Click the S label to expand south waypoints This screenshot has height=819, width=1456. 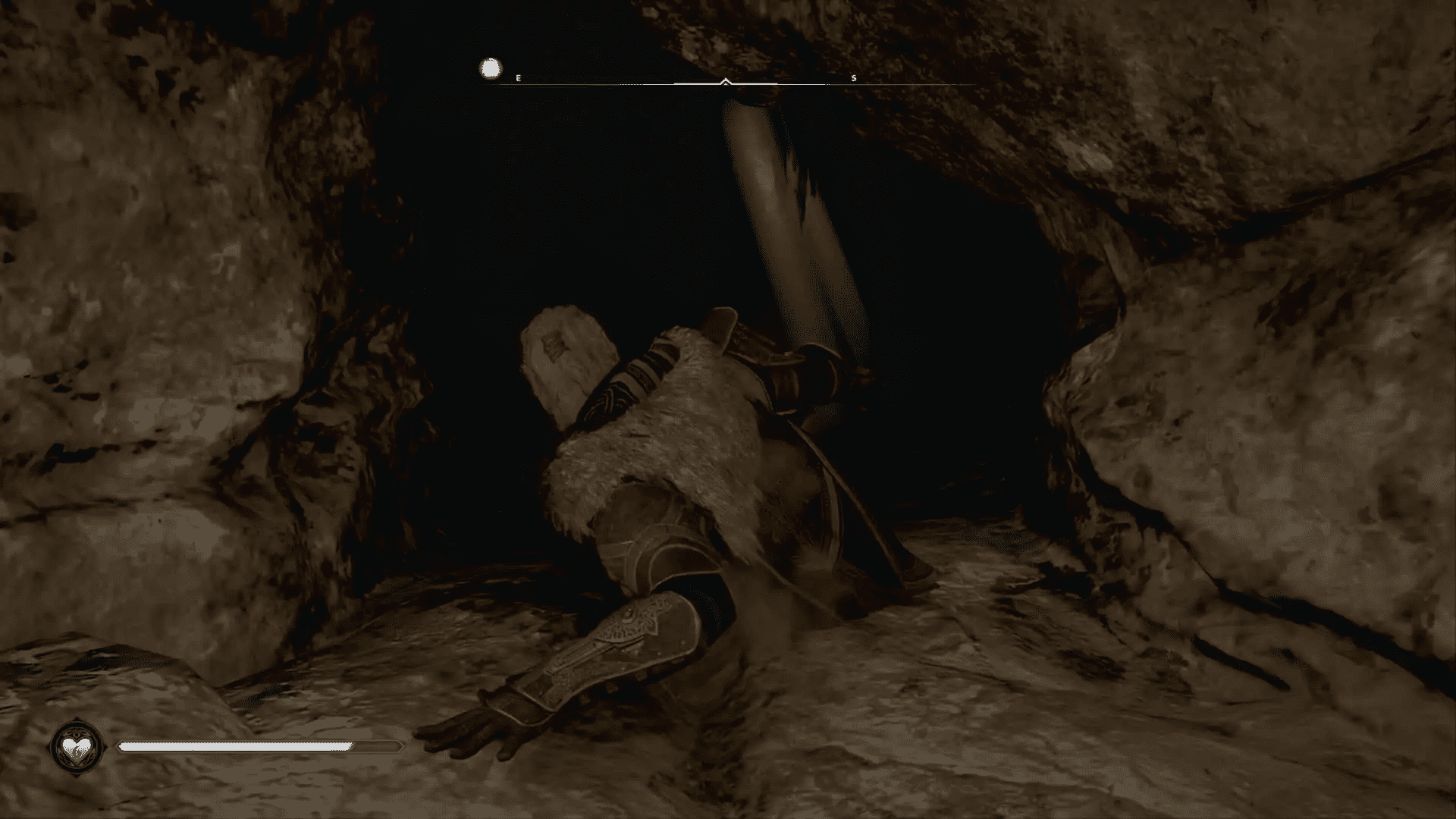pyautogui.click(x=852, y=77)
